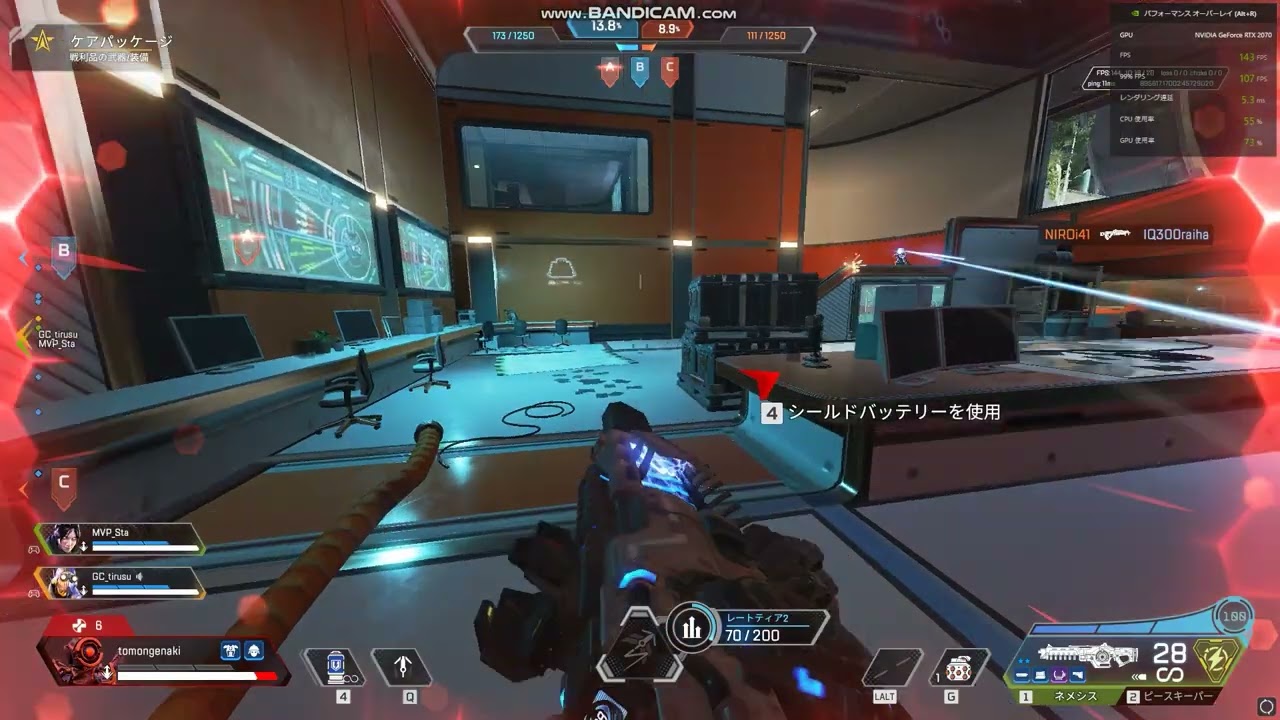
Task: Click the energy ammo type badge
Action: pos(1223,660)
